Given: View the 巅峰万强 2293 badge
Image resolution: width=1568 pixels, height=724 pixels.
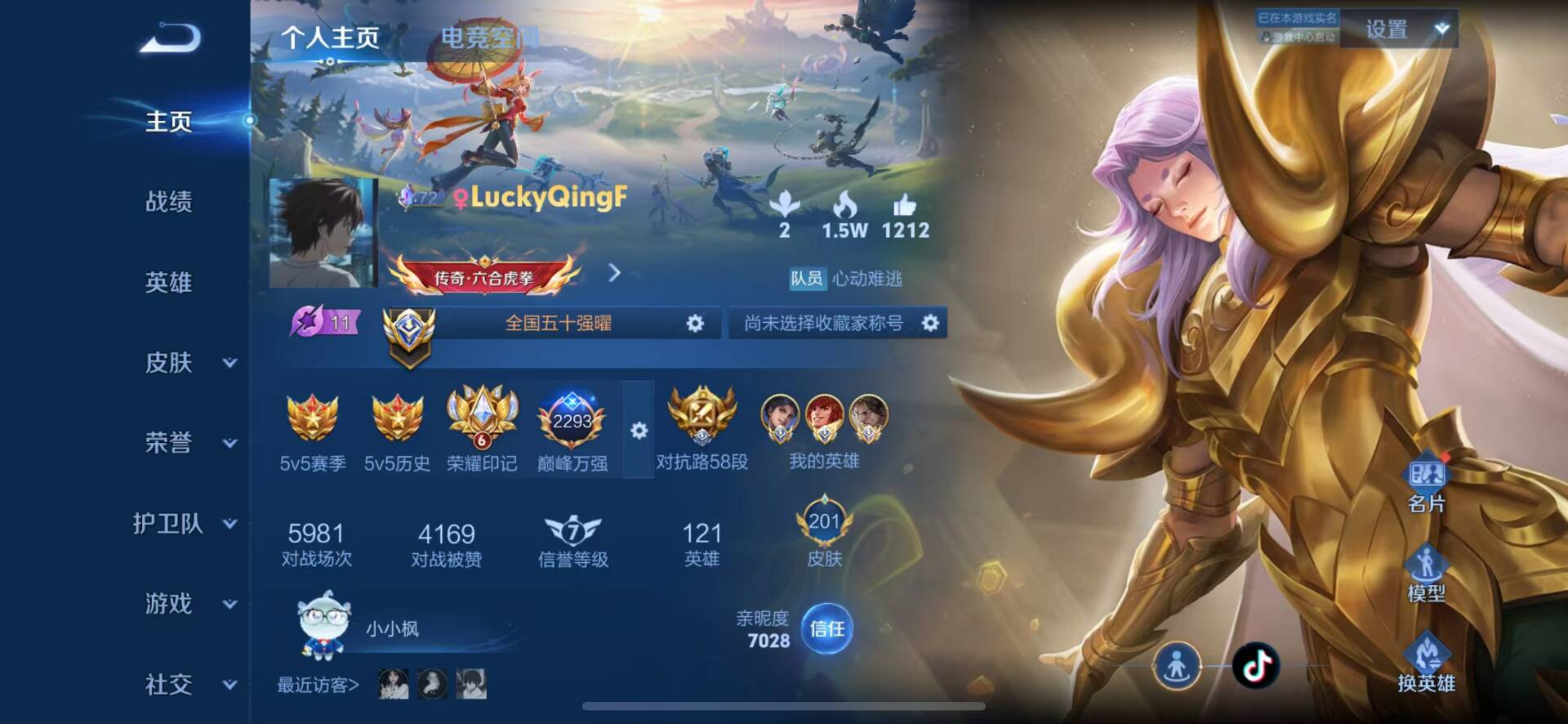Looking at the screenshot, I should coord(572,429).
